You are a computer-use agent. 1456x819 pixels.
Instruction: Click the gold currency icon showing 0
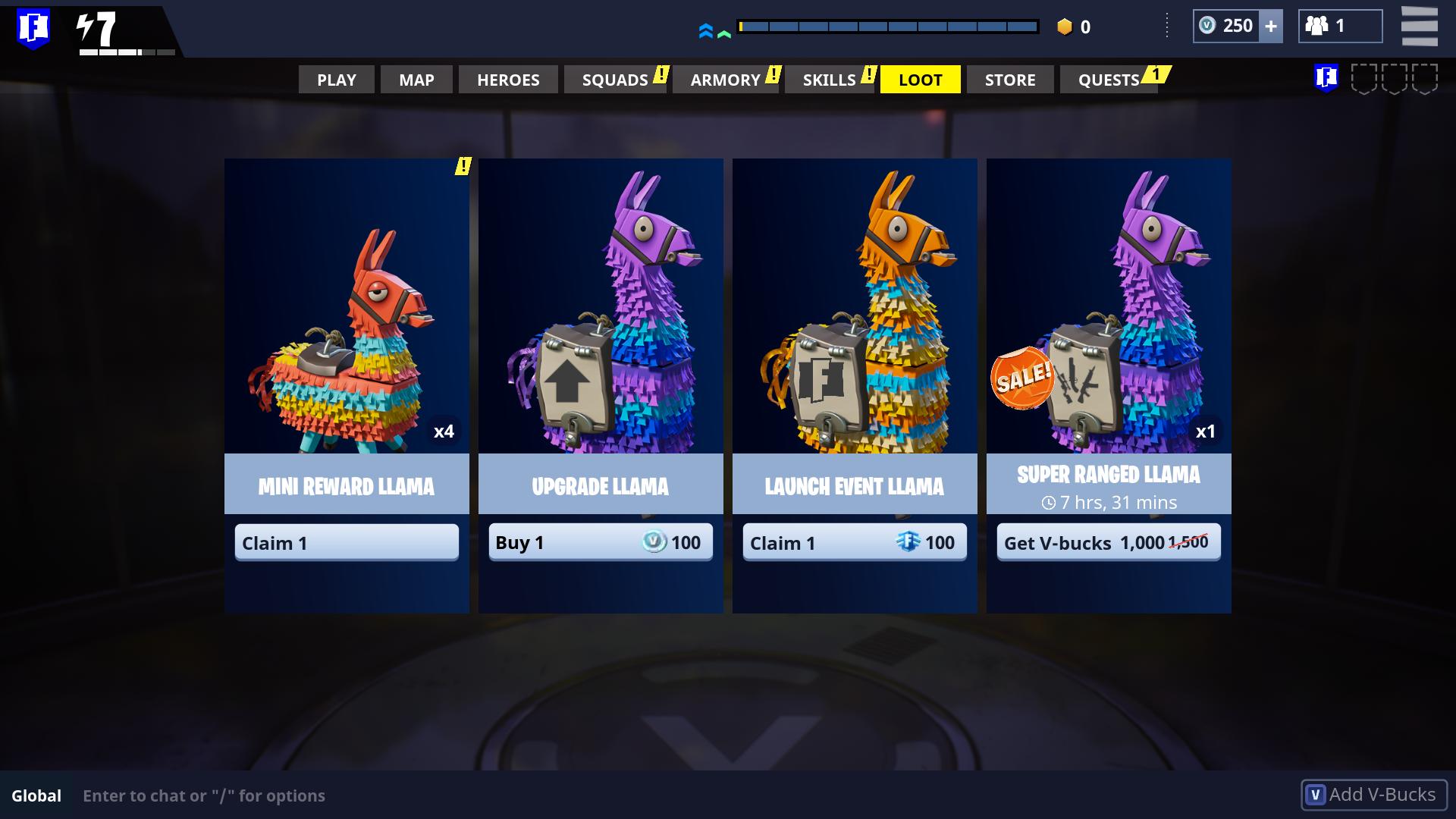(1065, 27)
